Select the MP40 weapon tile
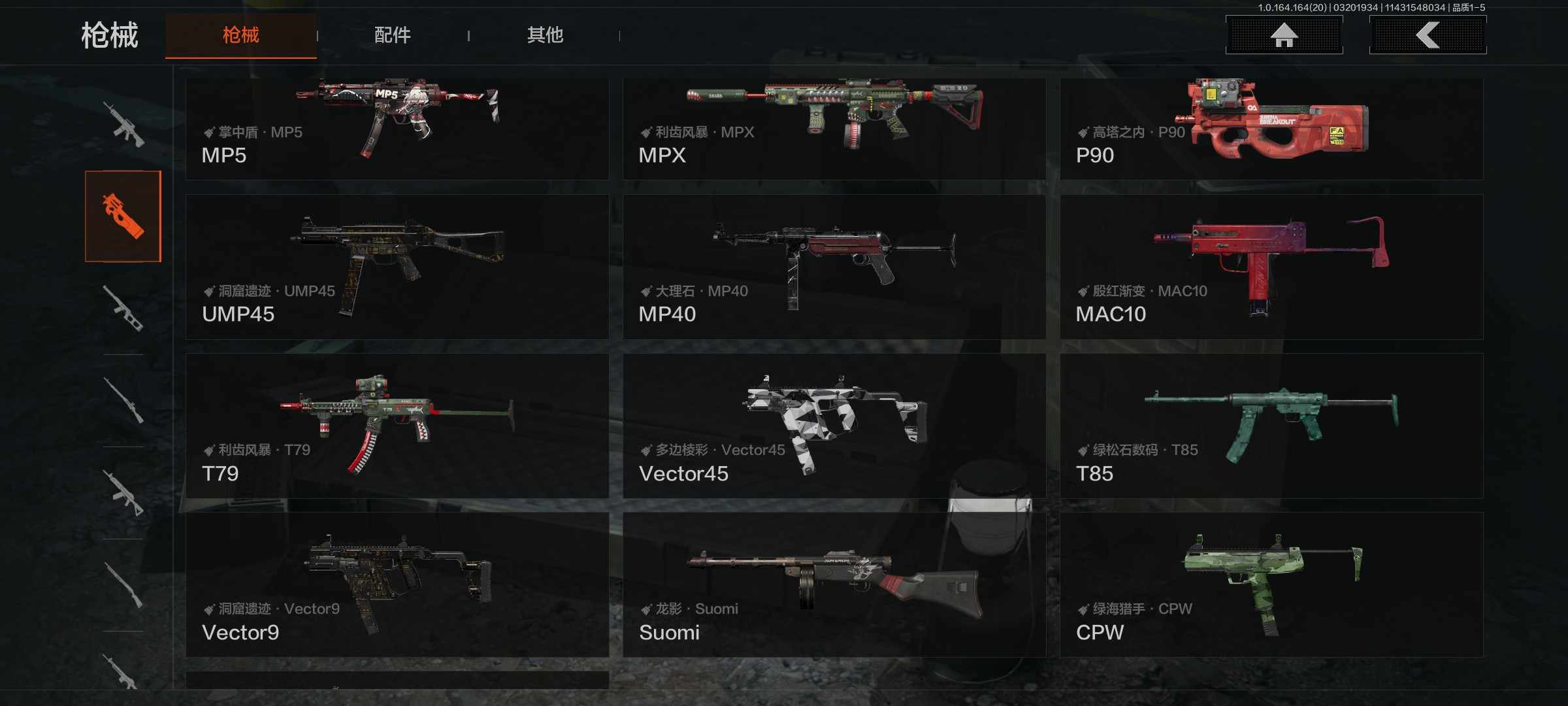Viewport: 1568px width, 706px height. coord(834,267)
